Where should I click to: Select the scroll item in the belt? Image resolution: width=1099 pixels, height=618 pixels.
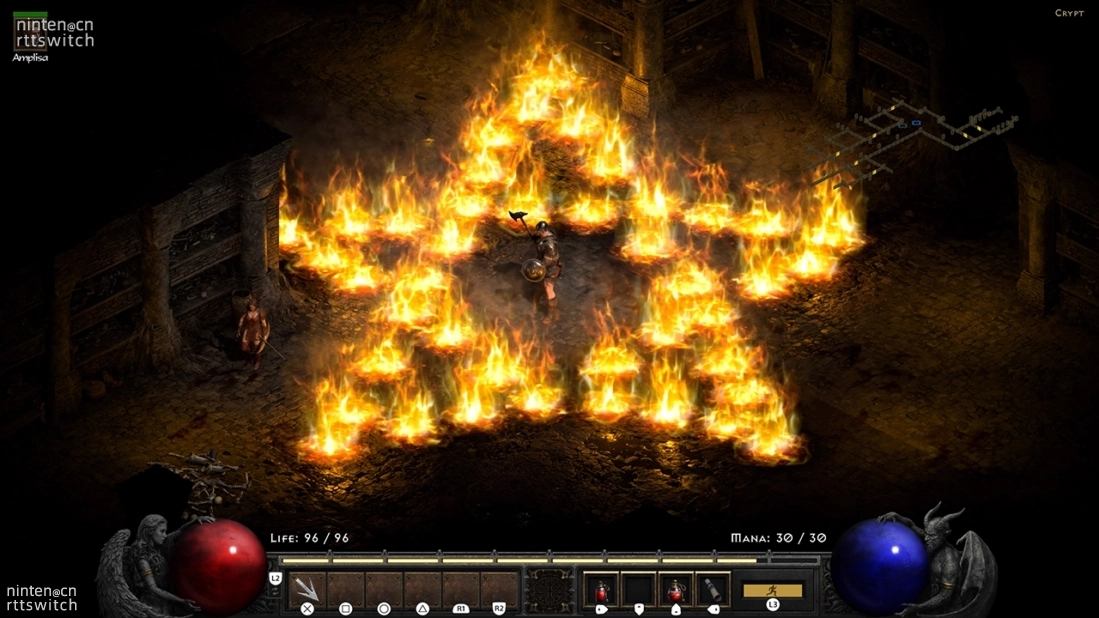713,589
